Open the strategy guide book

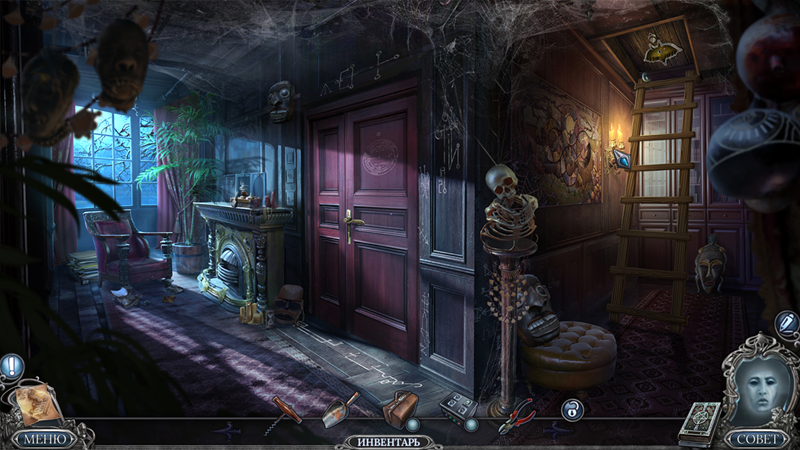699,420
